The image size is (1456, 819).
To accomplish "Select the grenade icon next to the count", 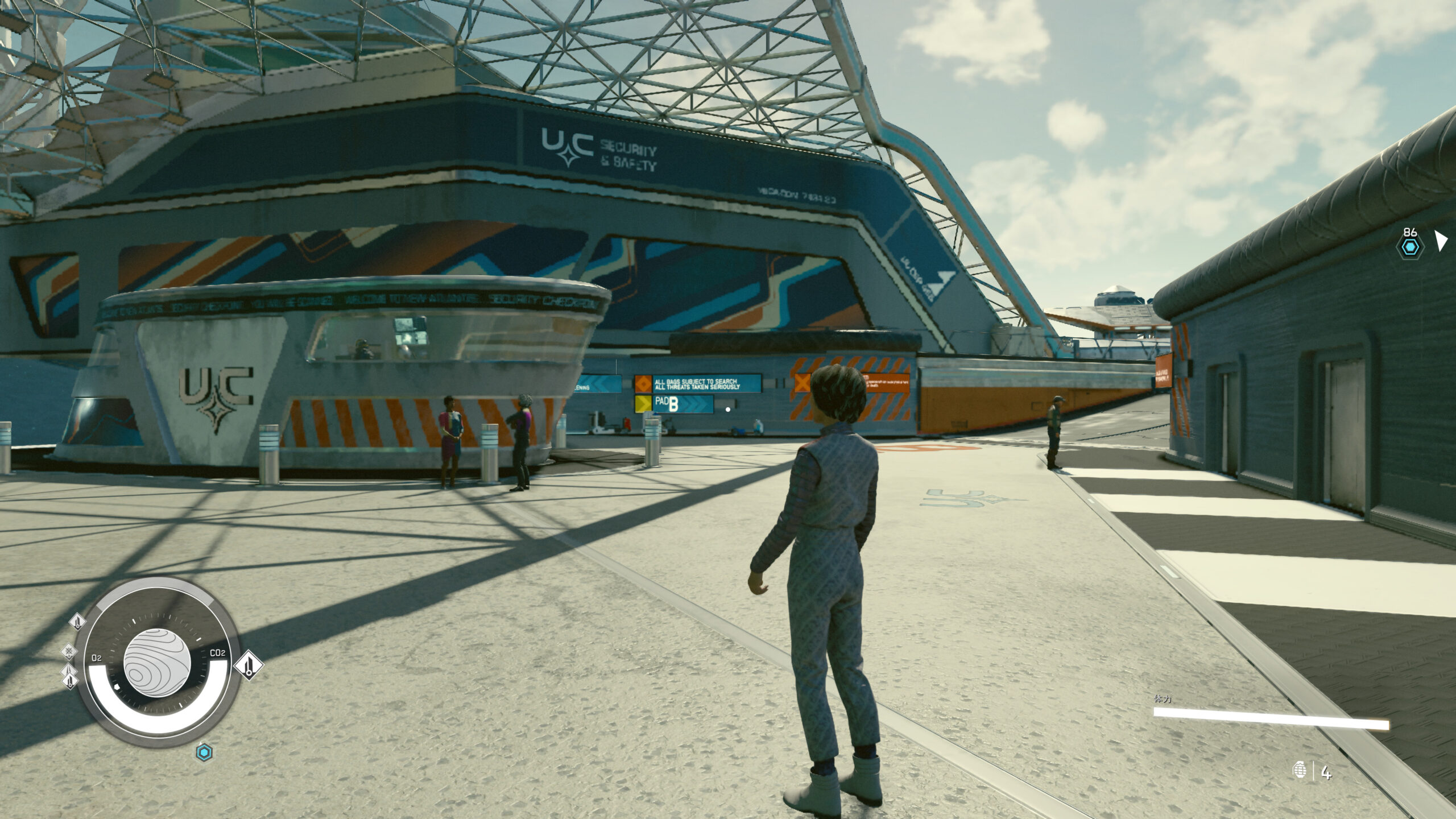I will pyautogui.click(x=1299, y=771).
